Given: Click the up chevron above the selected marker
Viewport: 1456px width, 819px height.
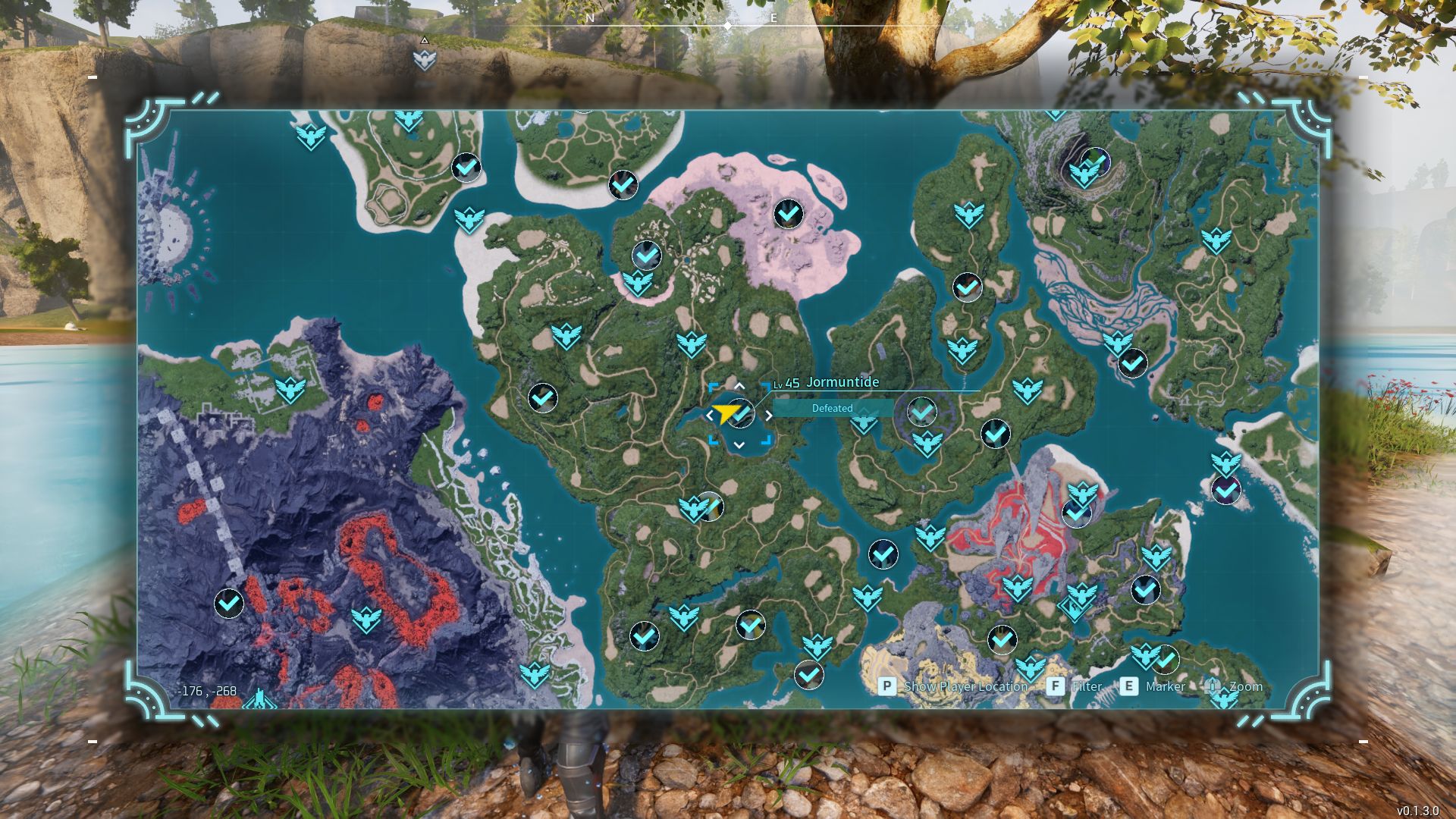Looking at the screenshot, I should (739, 387).
